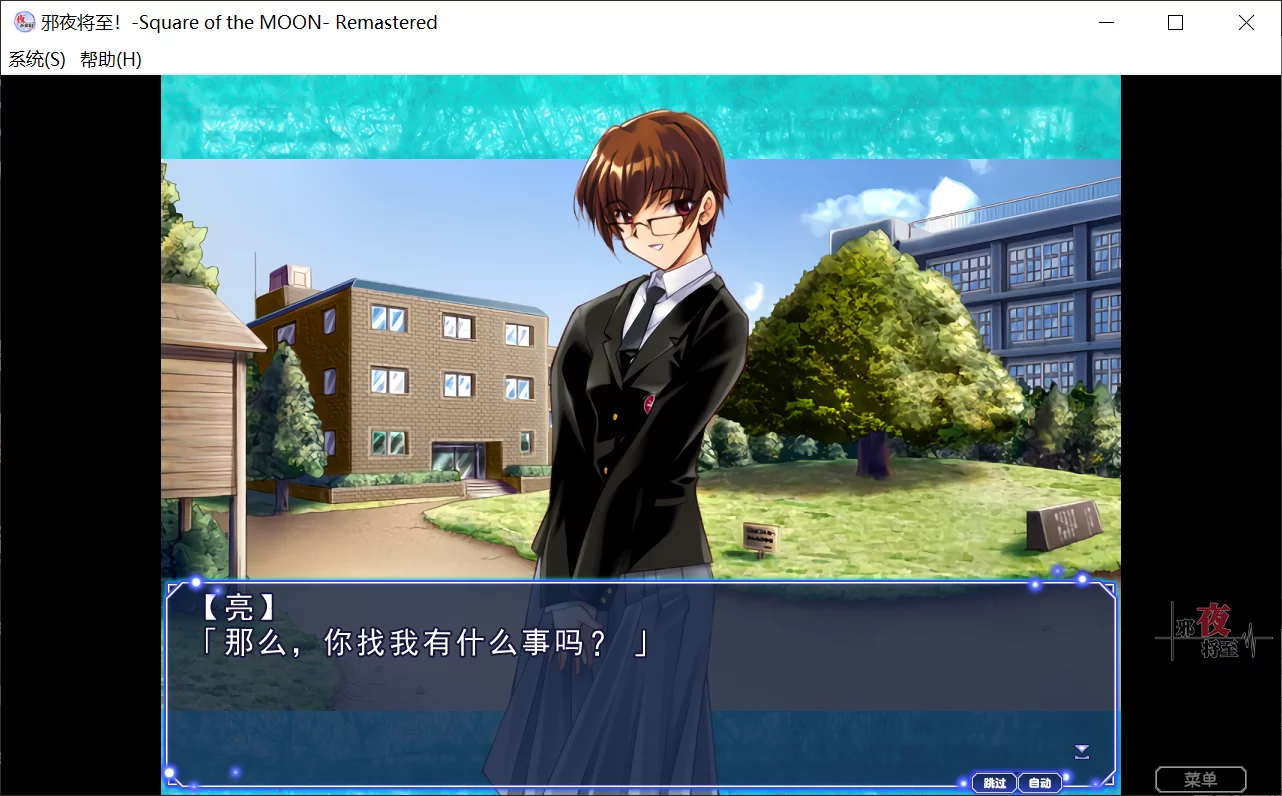The height and width of the screenshot is (796, 1282).
Task: Click the game icon in the title bar
Action: click(x=22, y=22)
